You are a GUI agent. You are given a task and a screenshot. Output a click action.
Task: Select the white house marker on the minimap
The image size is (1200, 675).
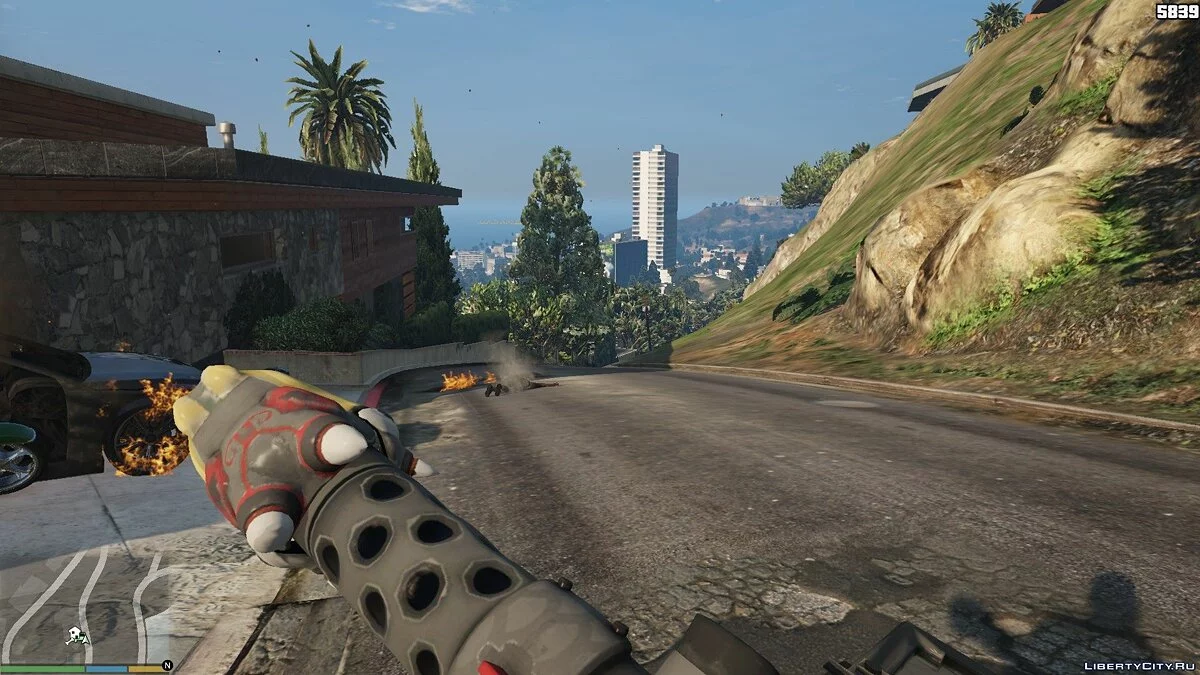(77, 635)
